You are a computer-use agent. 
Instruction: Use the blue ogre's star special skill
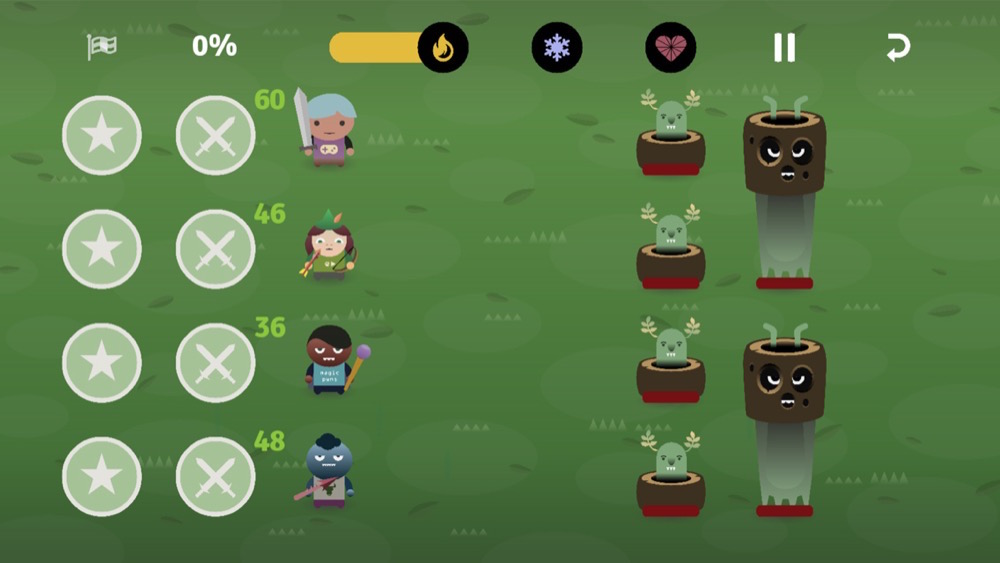click(x=102, y=477)
